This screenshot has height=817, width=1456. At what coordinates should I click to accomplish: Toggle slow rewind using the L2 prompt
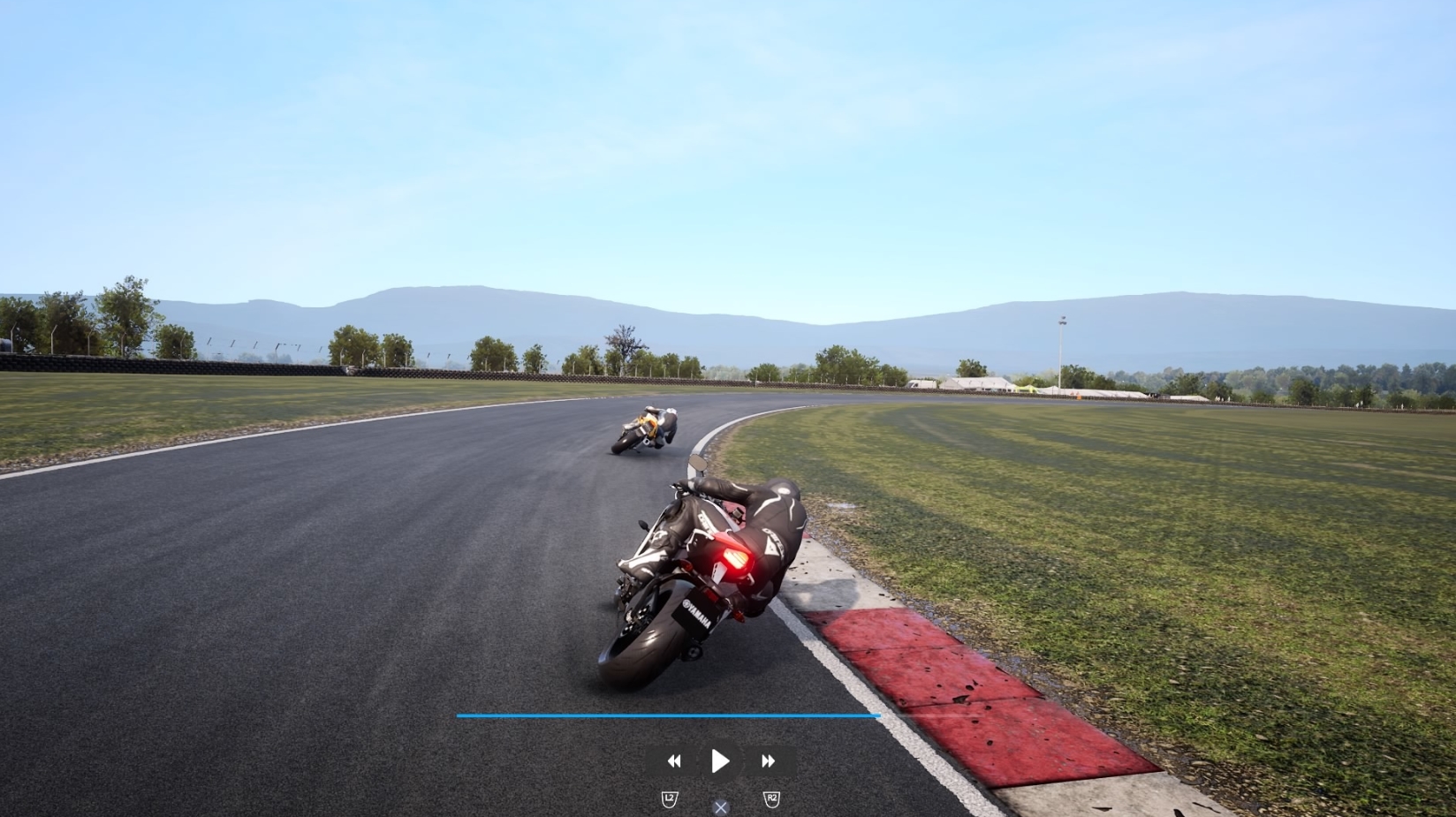(x=669, y=798)
